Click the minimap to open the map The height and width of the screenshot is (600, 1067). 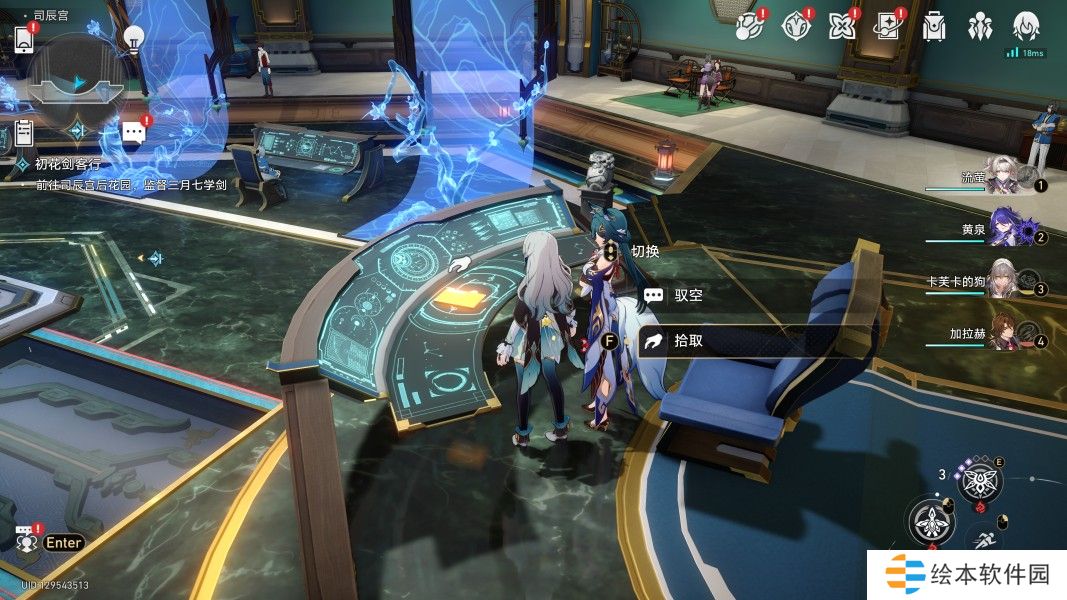tap(76, 85)
